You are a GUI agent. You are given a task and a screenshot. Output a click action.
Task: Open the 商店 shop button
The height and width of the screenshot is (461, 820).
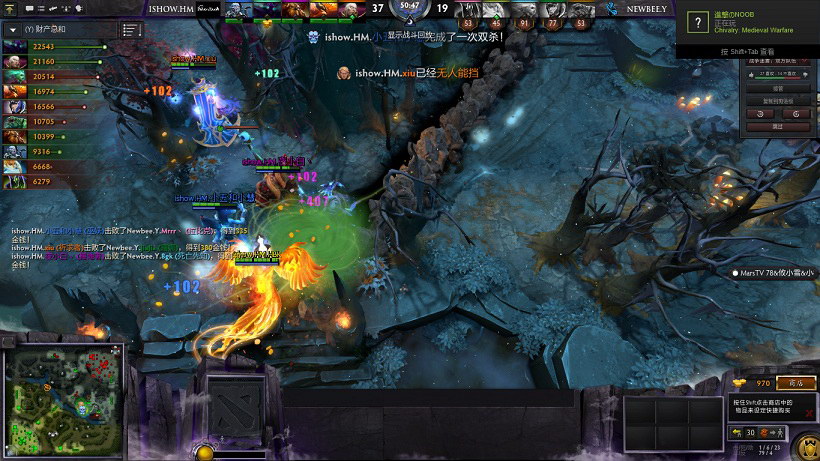click(796, 383)
